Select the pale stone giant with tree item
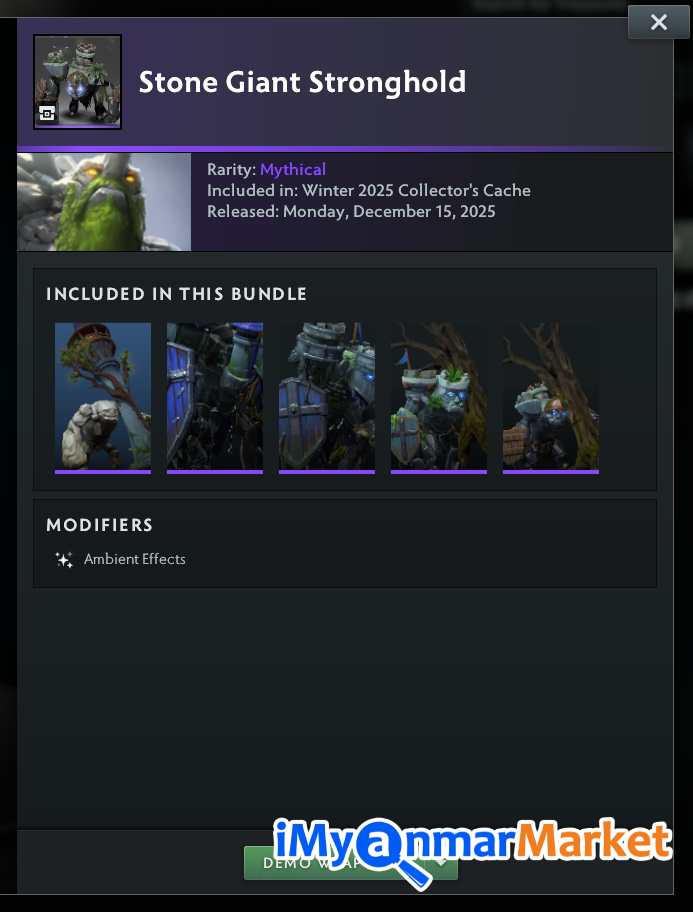The image size is (693, 912). (x=103, y=396)
